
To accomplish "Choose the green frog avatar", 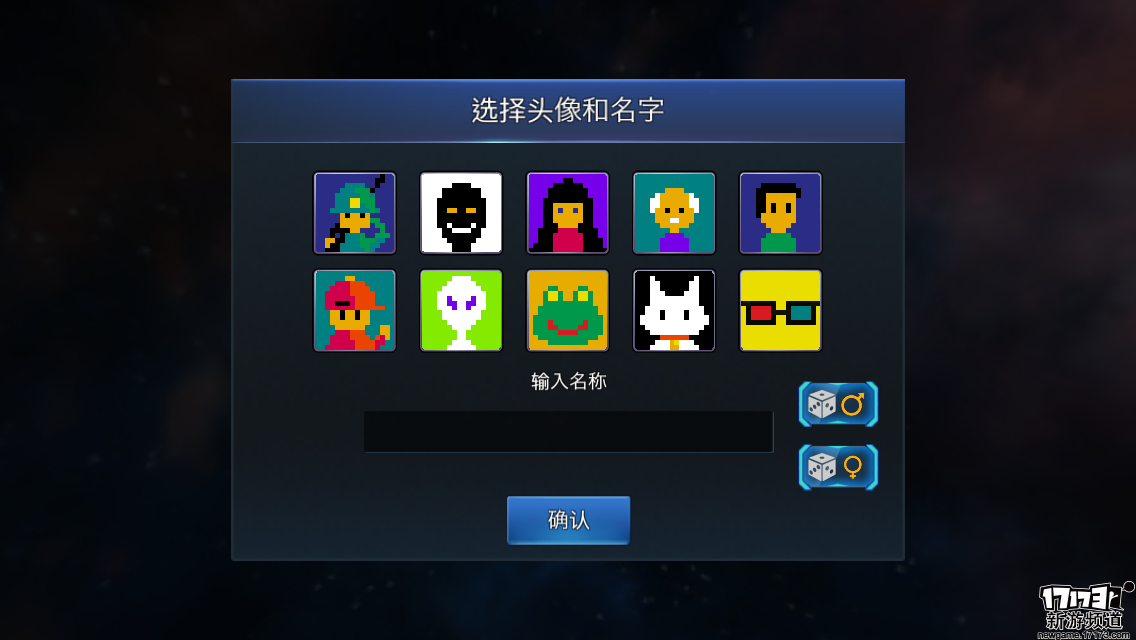I will (568, 310).
